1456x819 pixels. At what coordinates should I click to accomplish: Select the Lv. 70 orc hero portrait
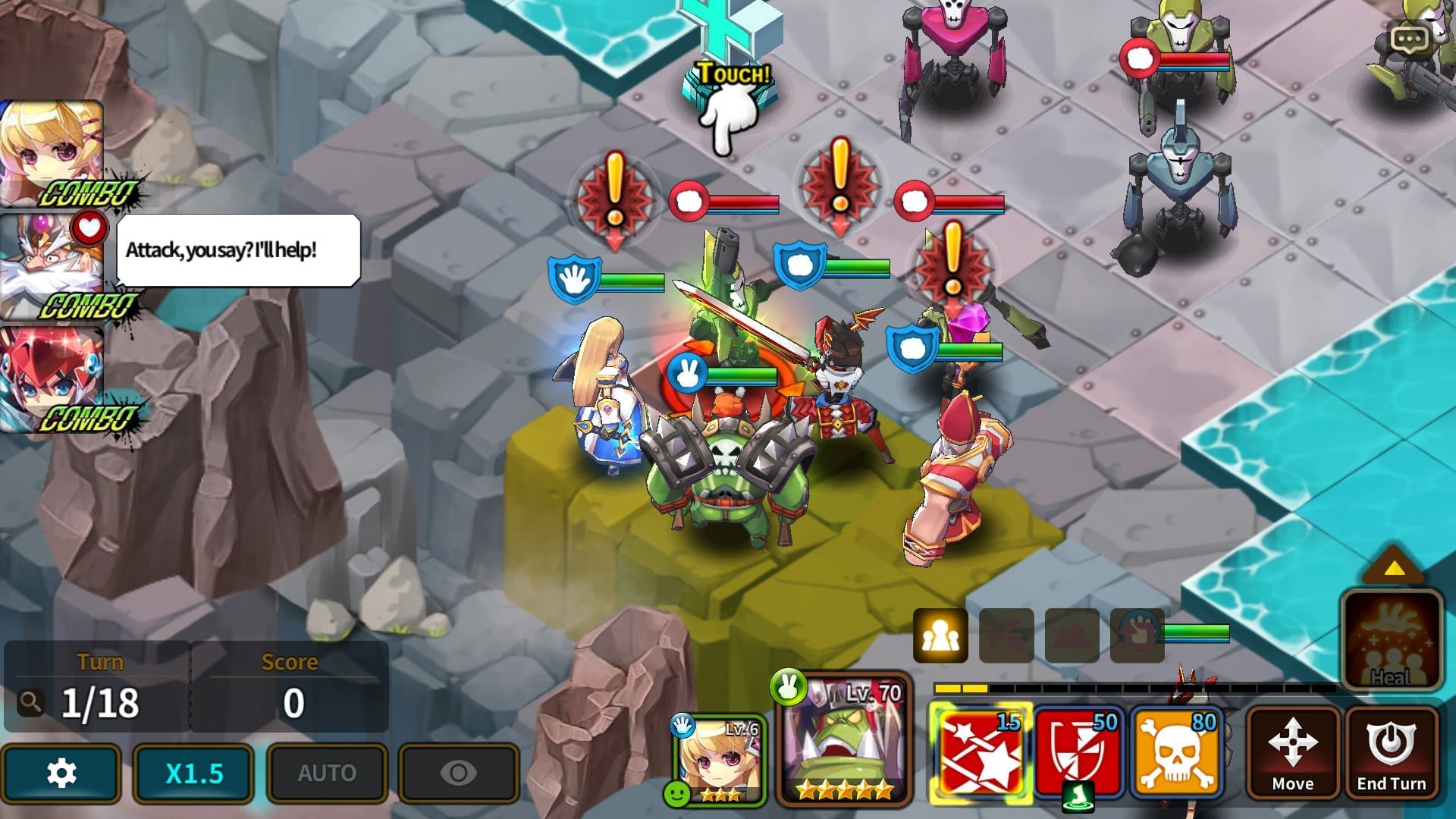[843, 739]
